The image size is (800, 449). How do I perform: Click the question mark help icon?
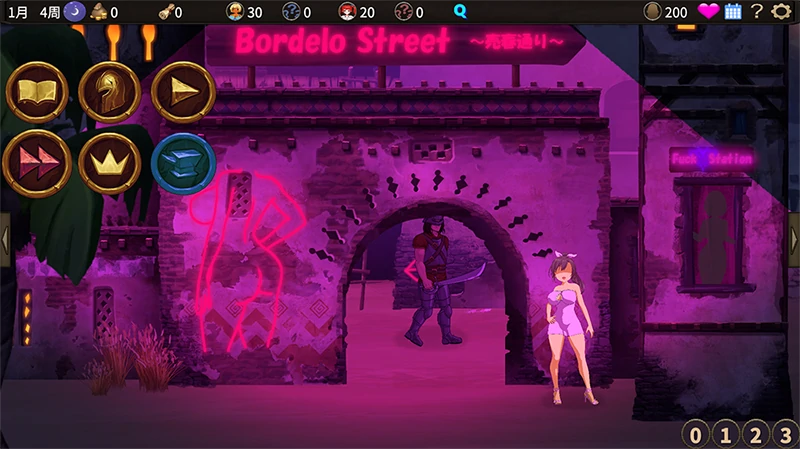tap(757, 12)
